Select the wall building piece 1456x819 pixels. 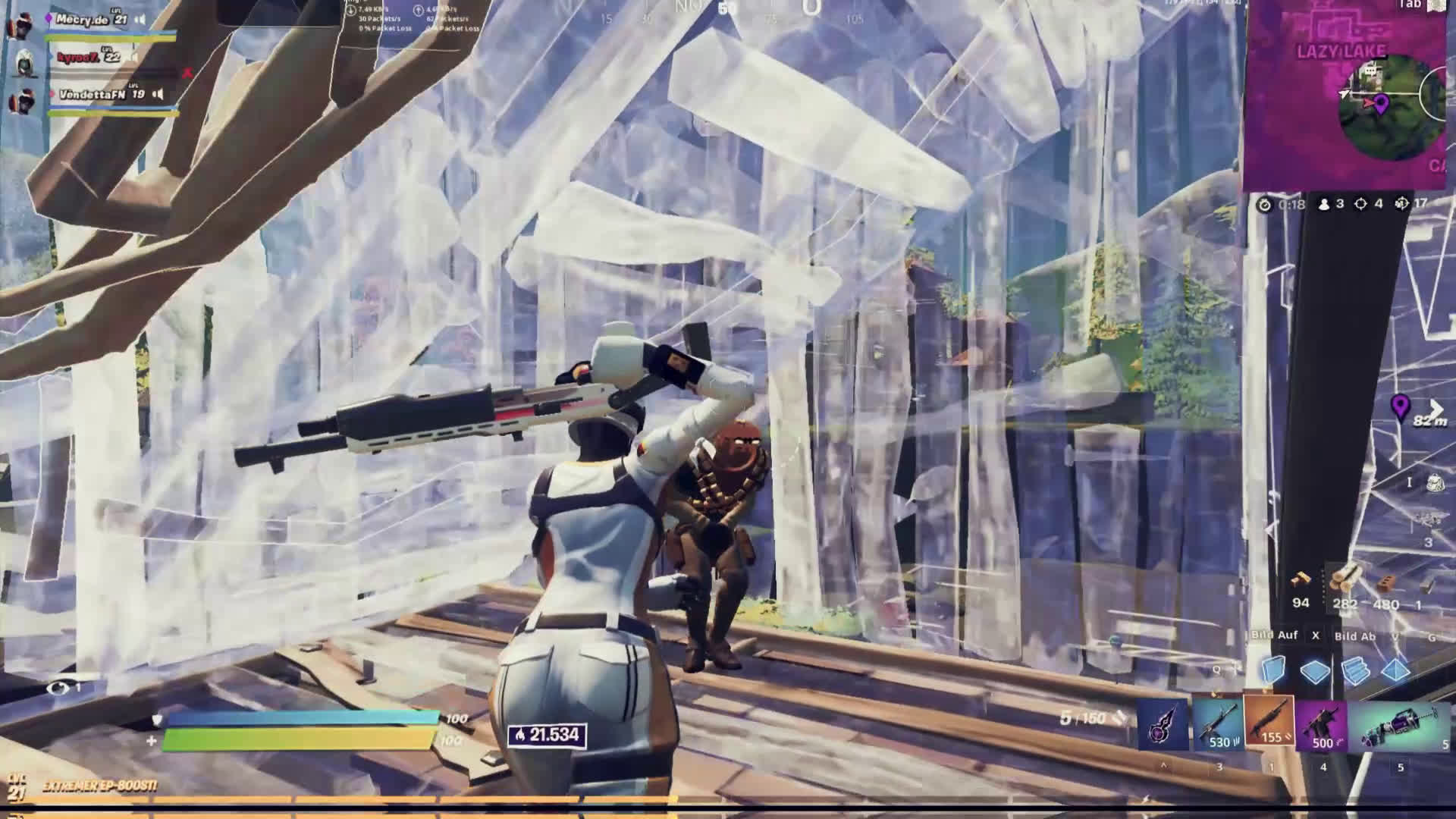[x=1274, y=670]
